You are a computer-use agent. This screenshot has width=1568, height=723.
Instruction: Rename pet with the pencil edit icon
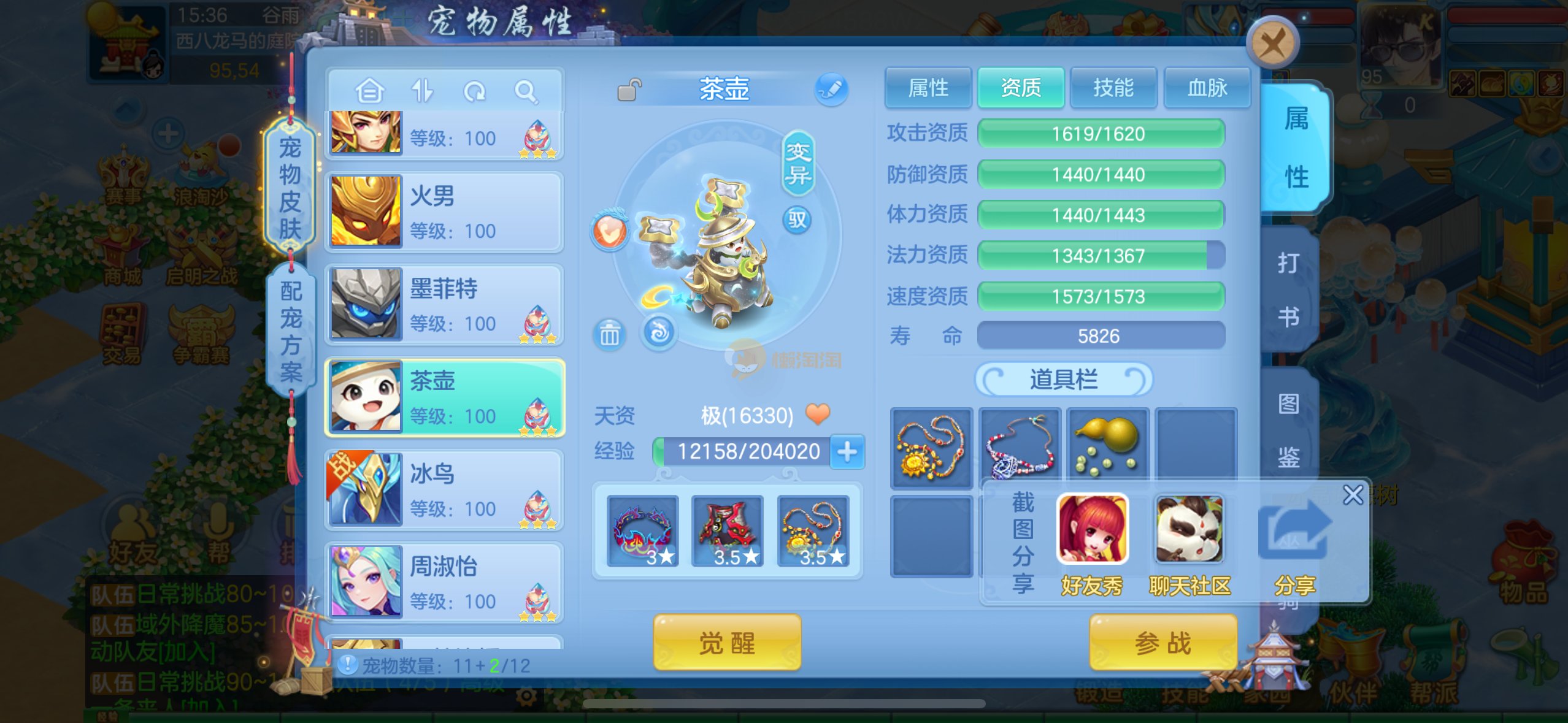click(x=831, y=90)
